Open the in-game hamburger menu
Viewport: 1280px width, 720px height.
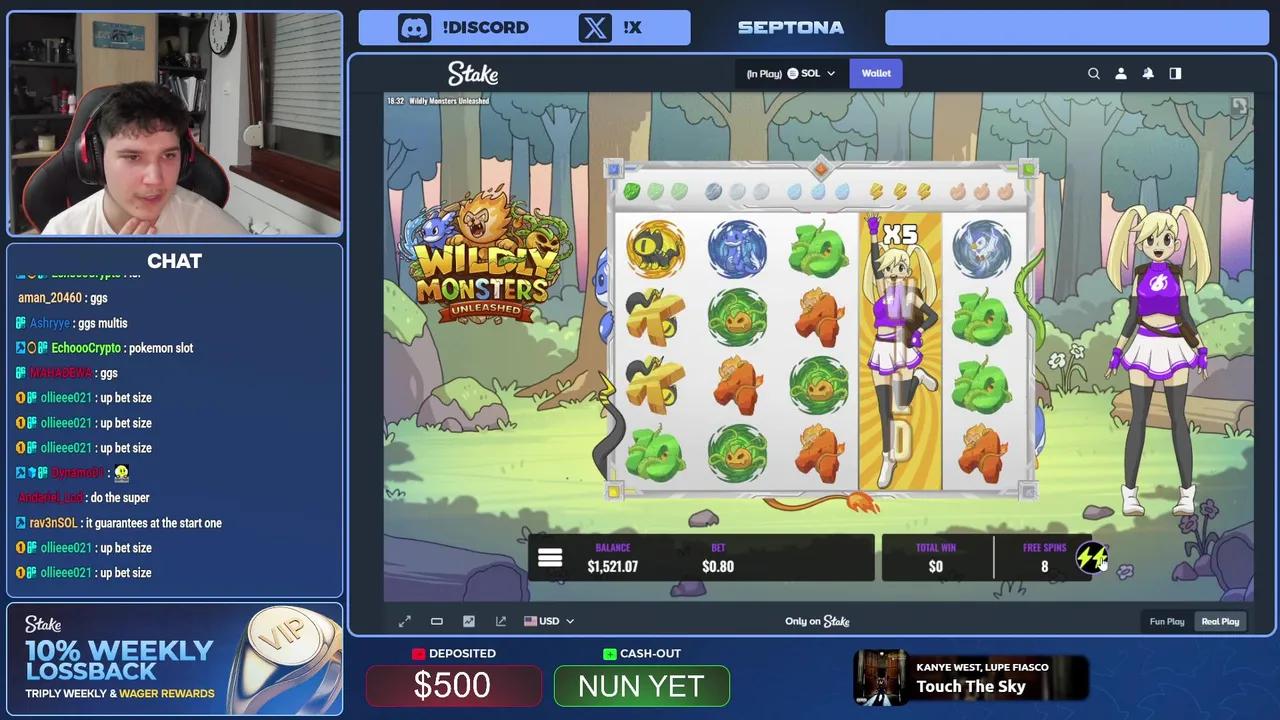[x=550, y=558]
